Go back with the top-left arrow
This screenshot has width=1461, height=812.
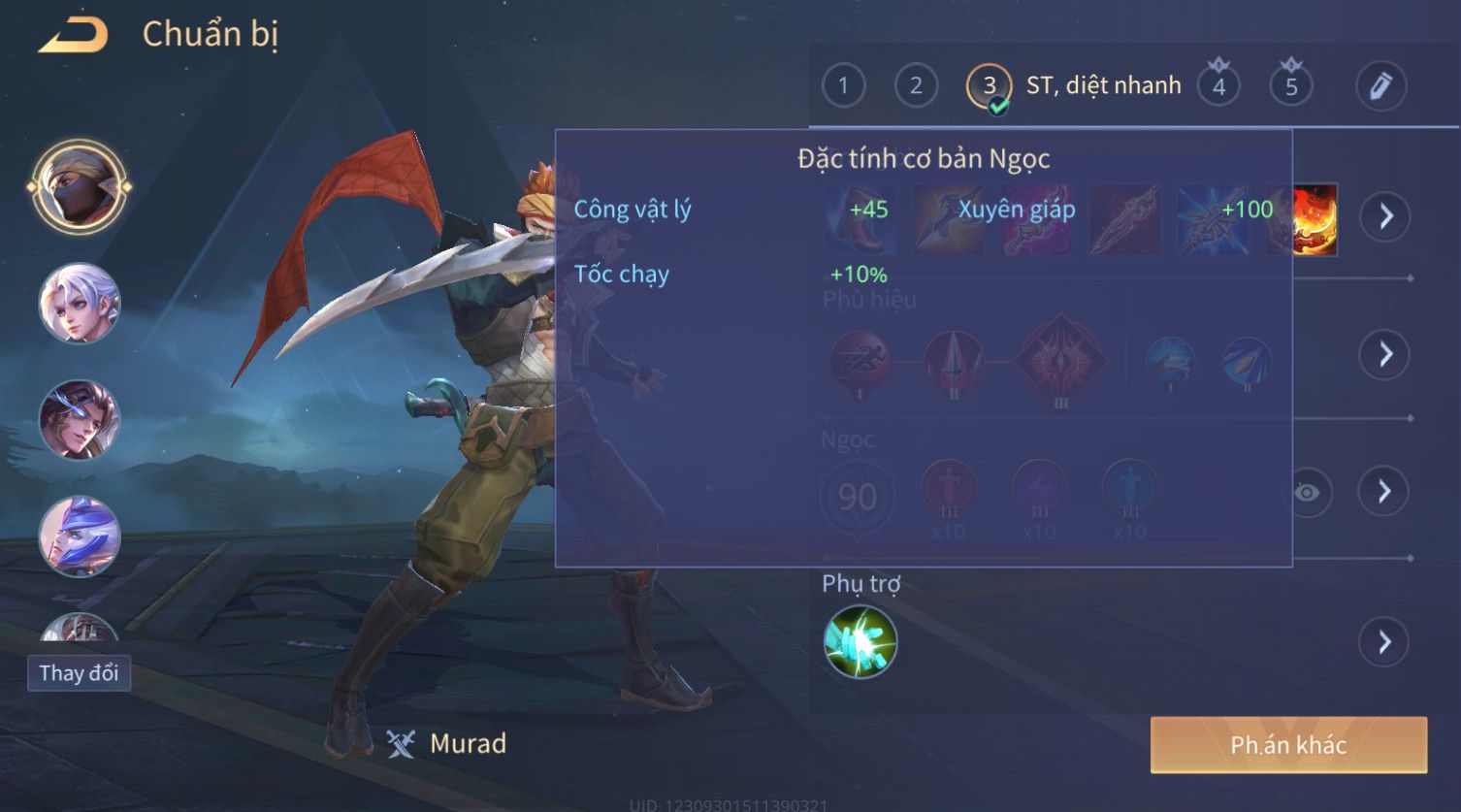[74, 36]
